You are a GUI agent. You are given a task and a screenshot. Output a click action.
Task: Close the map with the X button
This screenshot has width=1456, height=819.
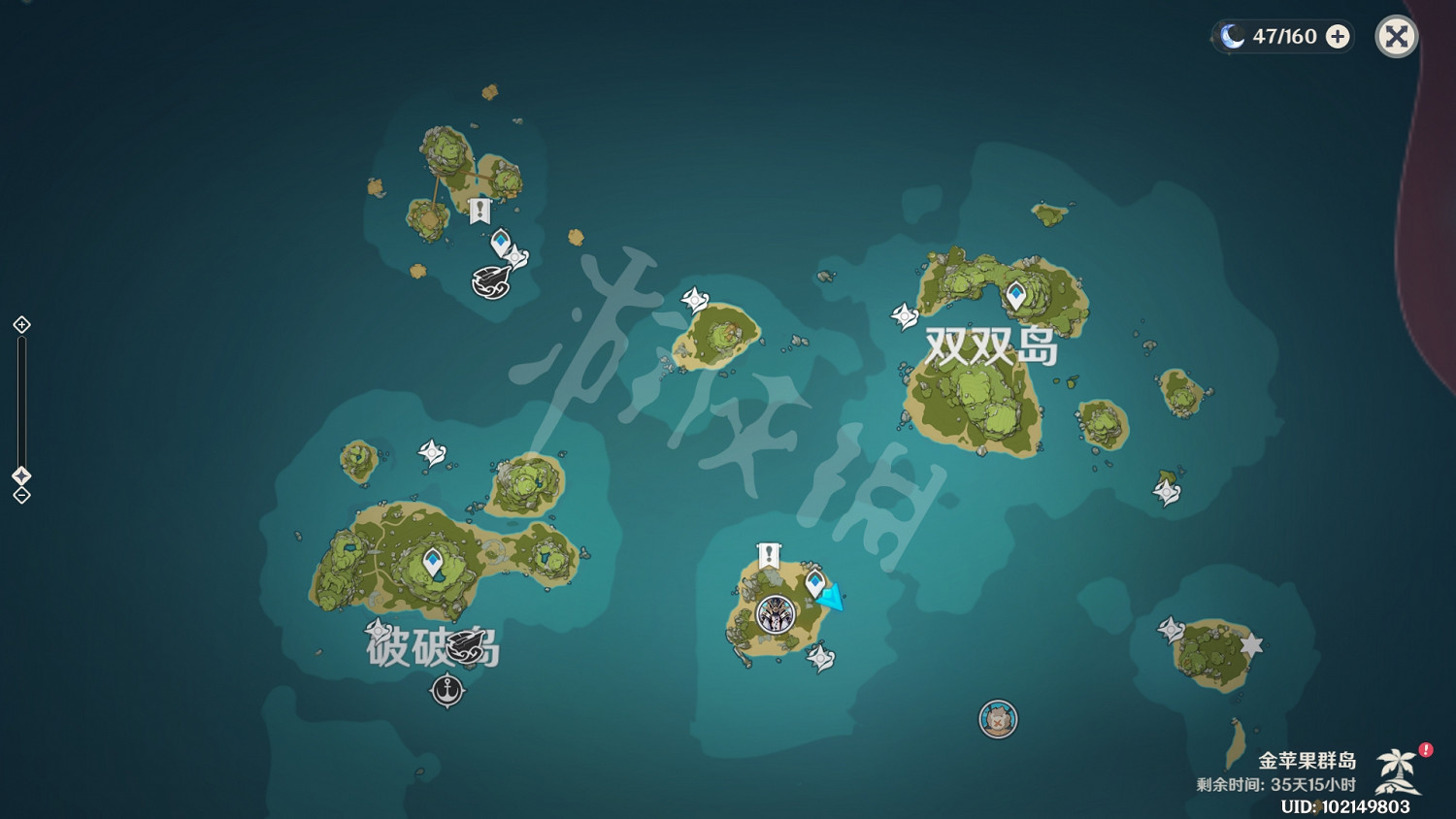coord(1395,37)
